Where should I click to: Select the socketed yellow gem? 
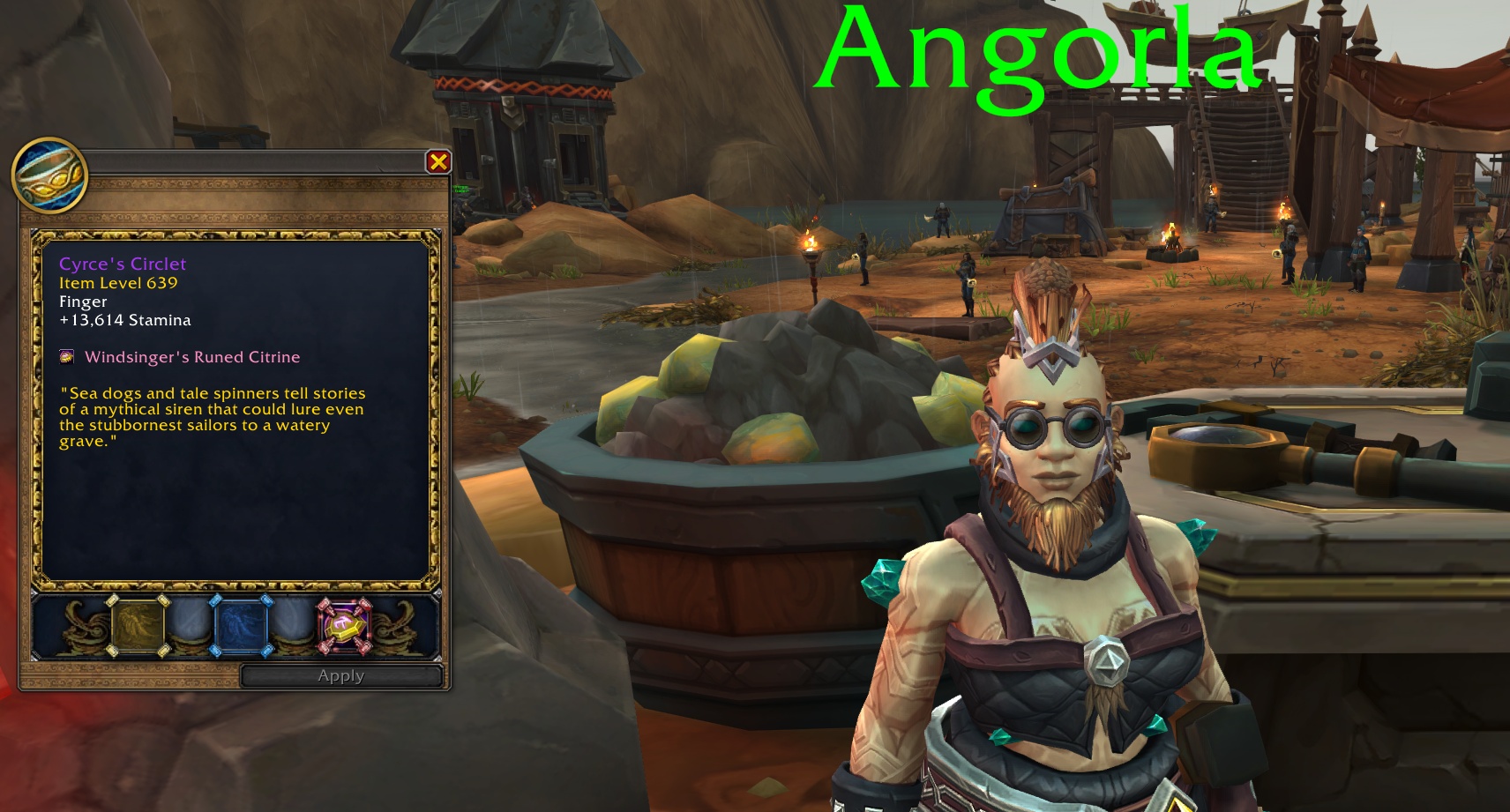[138, 627]
